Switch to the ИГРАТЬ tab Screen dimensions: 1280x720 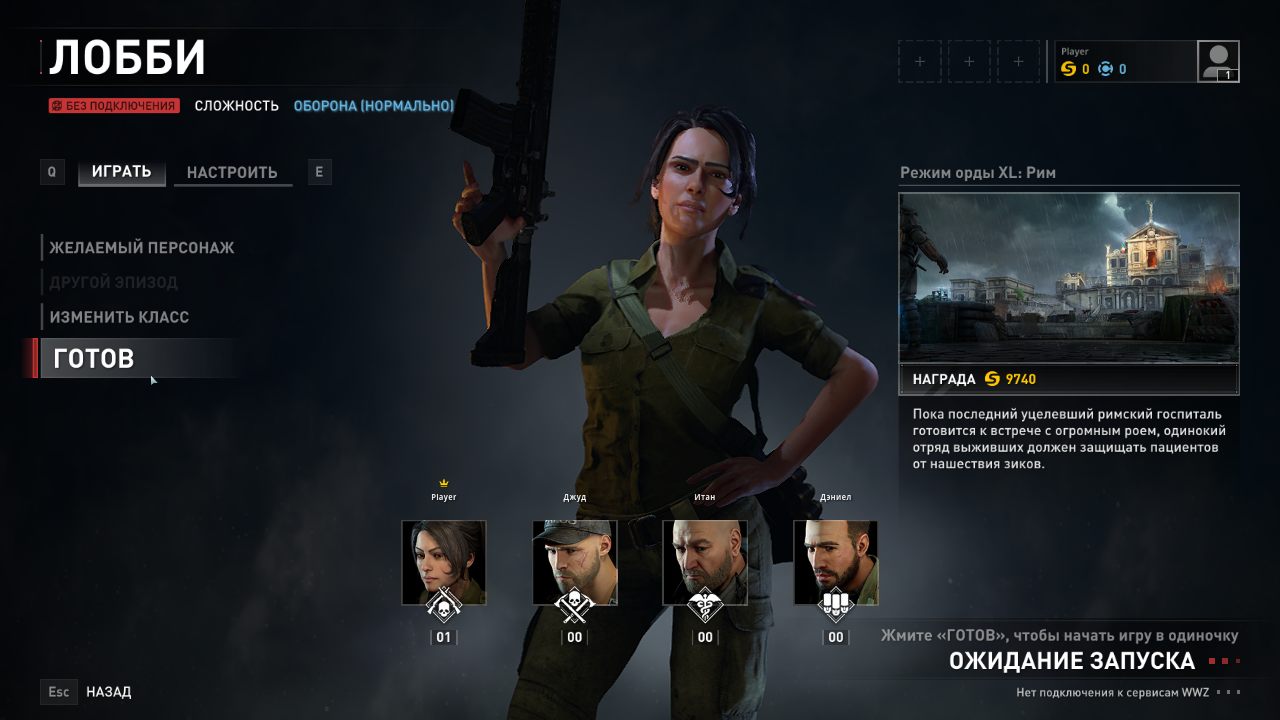[121, 171]
